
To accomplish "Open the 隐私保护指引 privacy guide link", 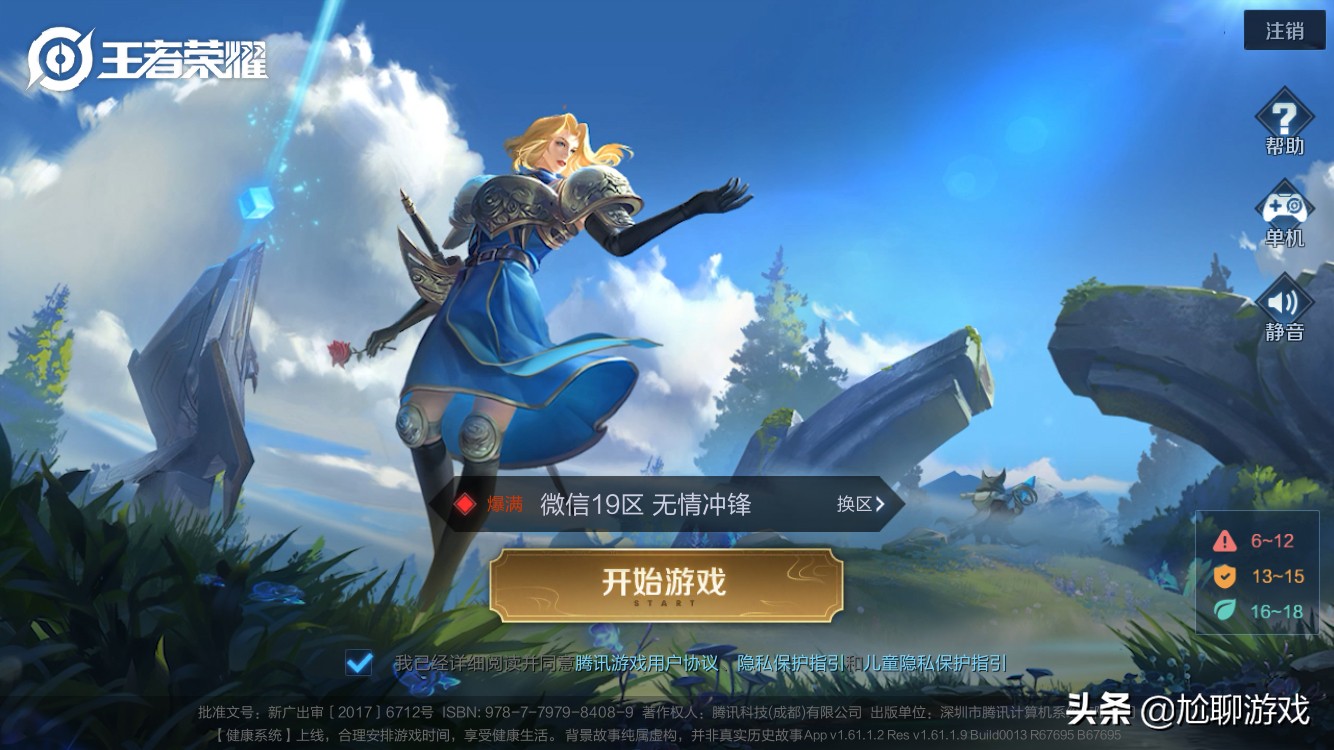I will (x=790, y=660).
